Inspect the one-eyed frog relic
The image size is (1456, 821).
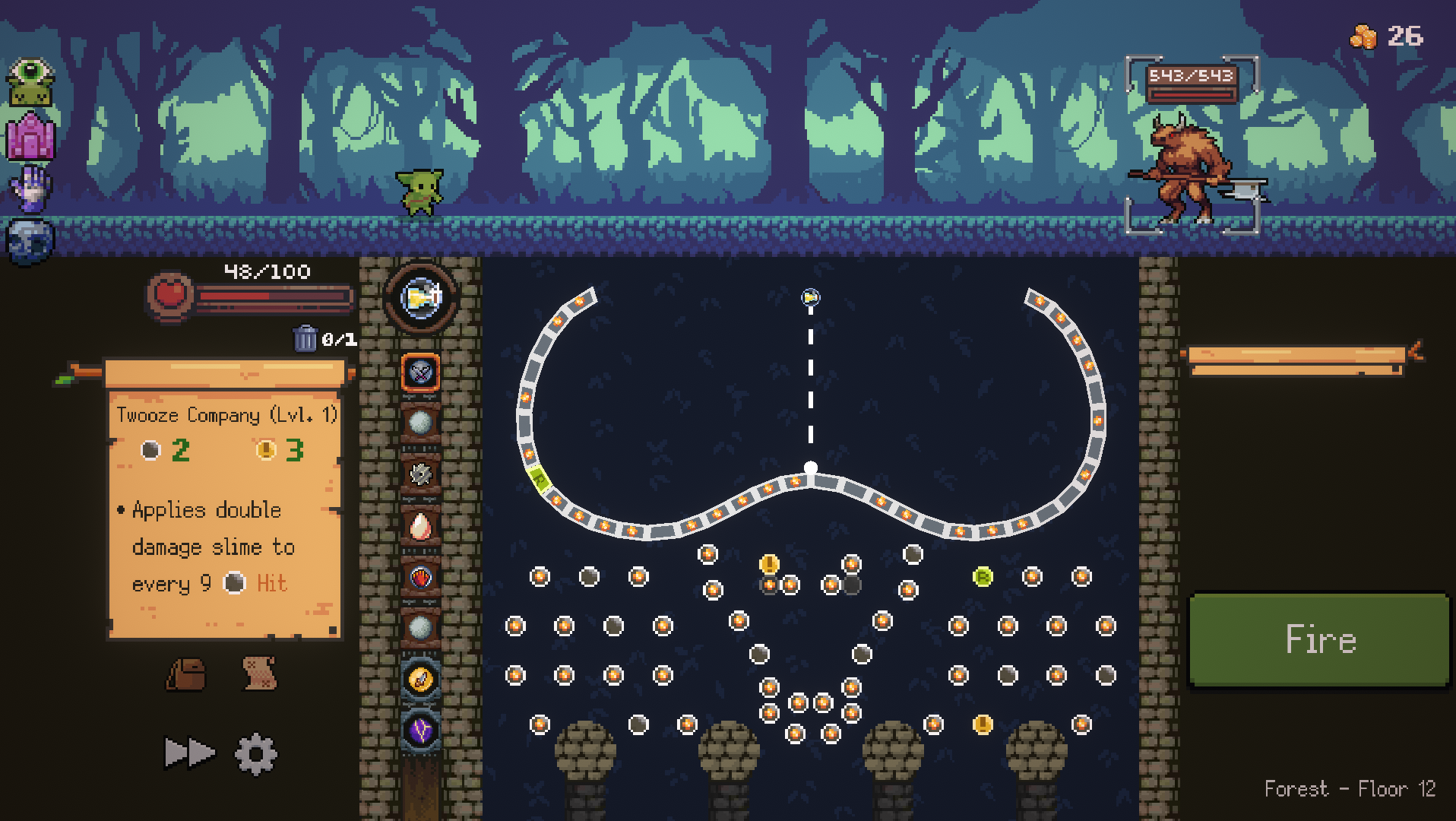[x=30, y=83]
